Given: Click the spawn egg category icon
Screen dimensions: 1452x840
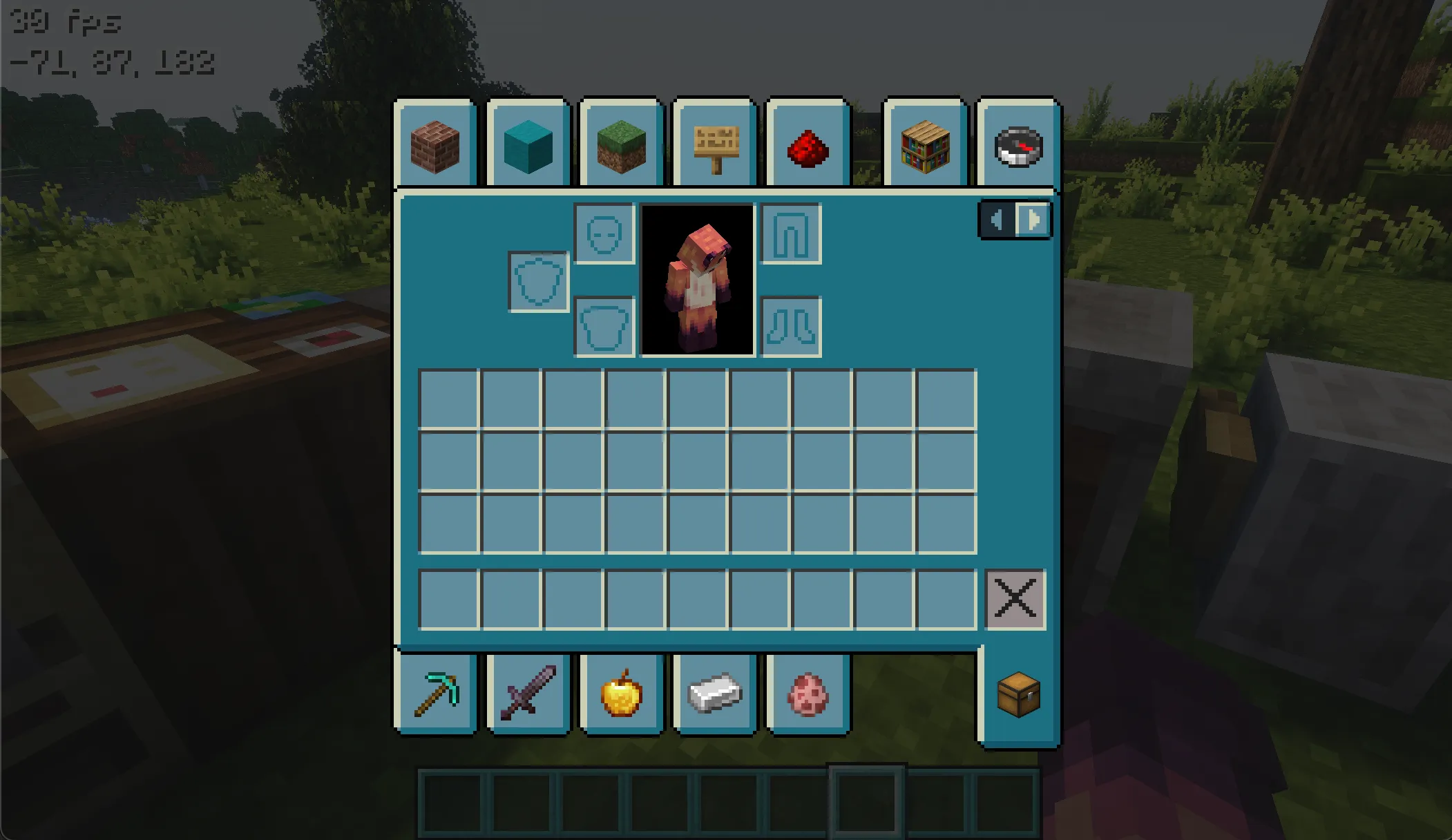Looking at the screenshot, I should (x=807, y=694).
